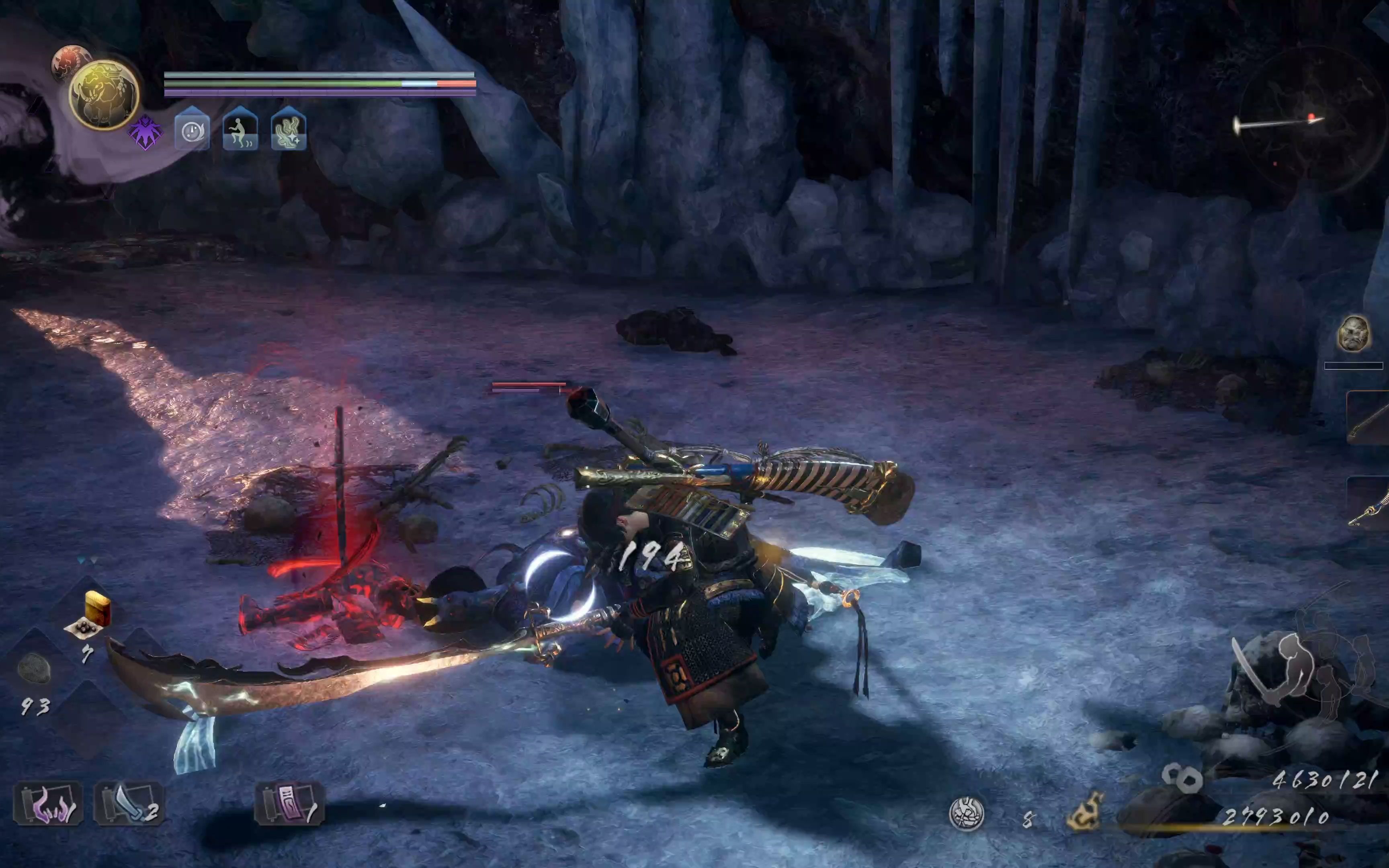Select the round silver medallion icon
This screenshot has height=868, width=1389.
967,813
